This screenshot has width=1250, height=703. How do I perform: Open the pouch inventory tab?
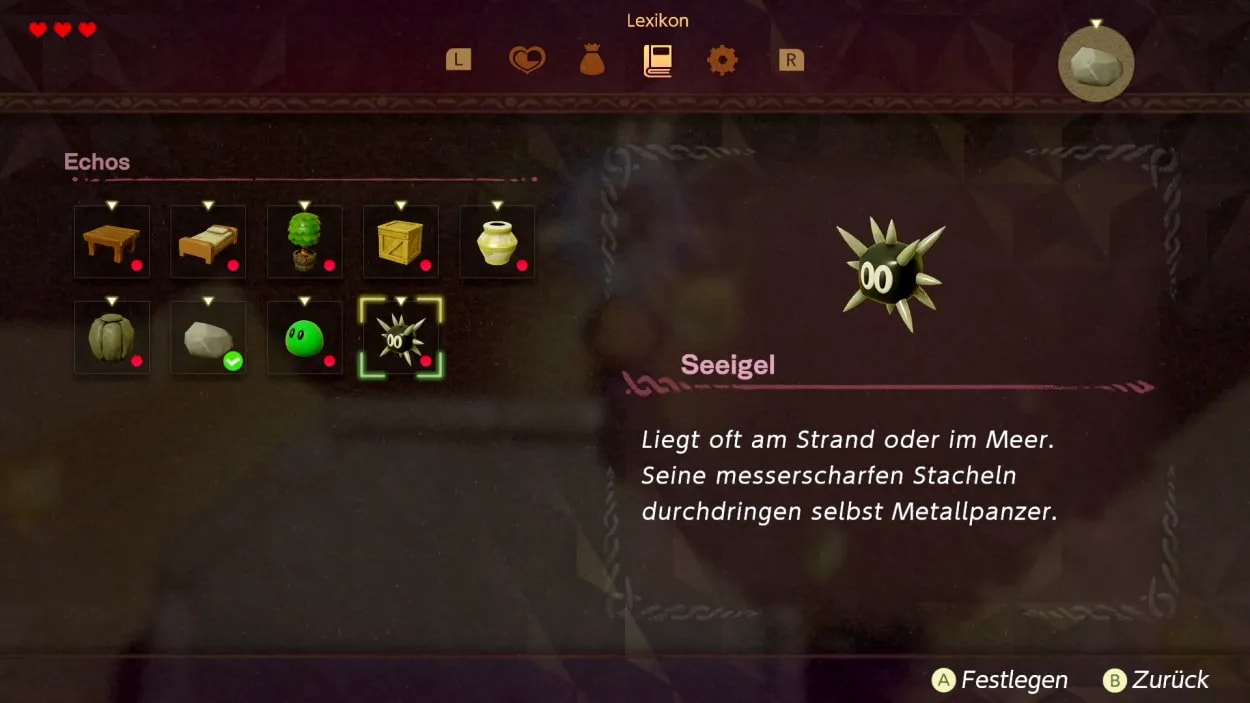(x=592, y=61)
